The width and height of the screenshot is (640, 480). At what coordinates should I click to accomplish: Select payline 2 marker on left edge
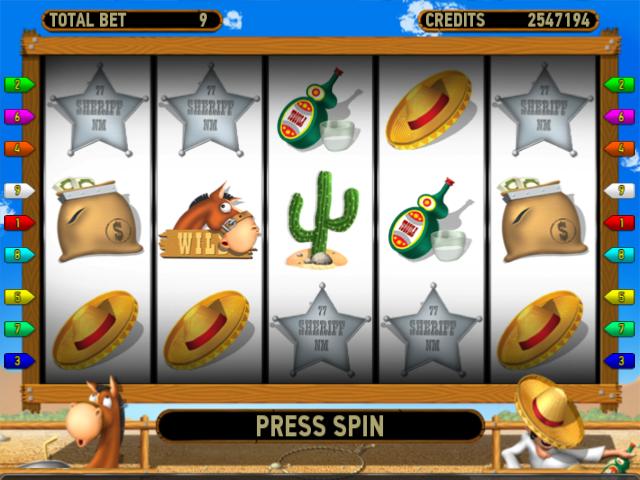point(19,85)
